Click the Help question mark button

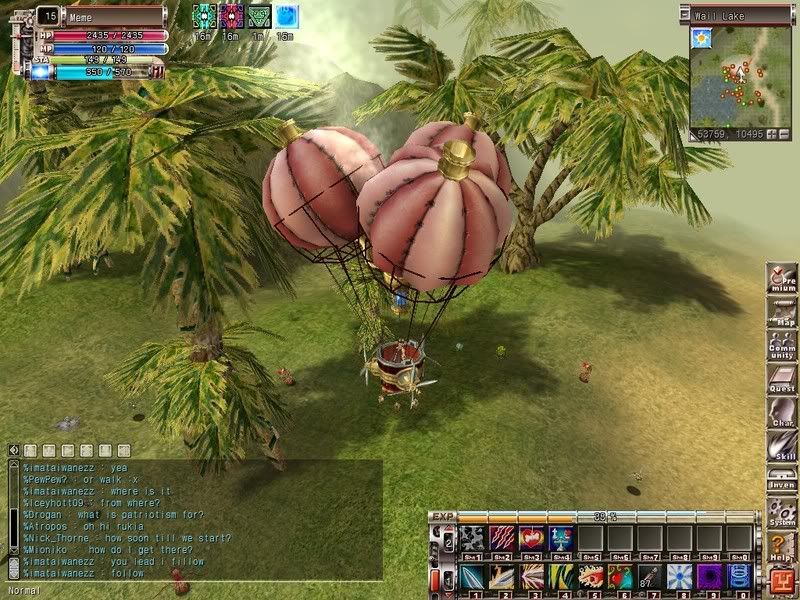pos(781,546)
